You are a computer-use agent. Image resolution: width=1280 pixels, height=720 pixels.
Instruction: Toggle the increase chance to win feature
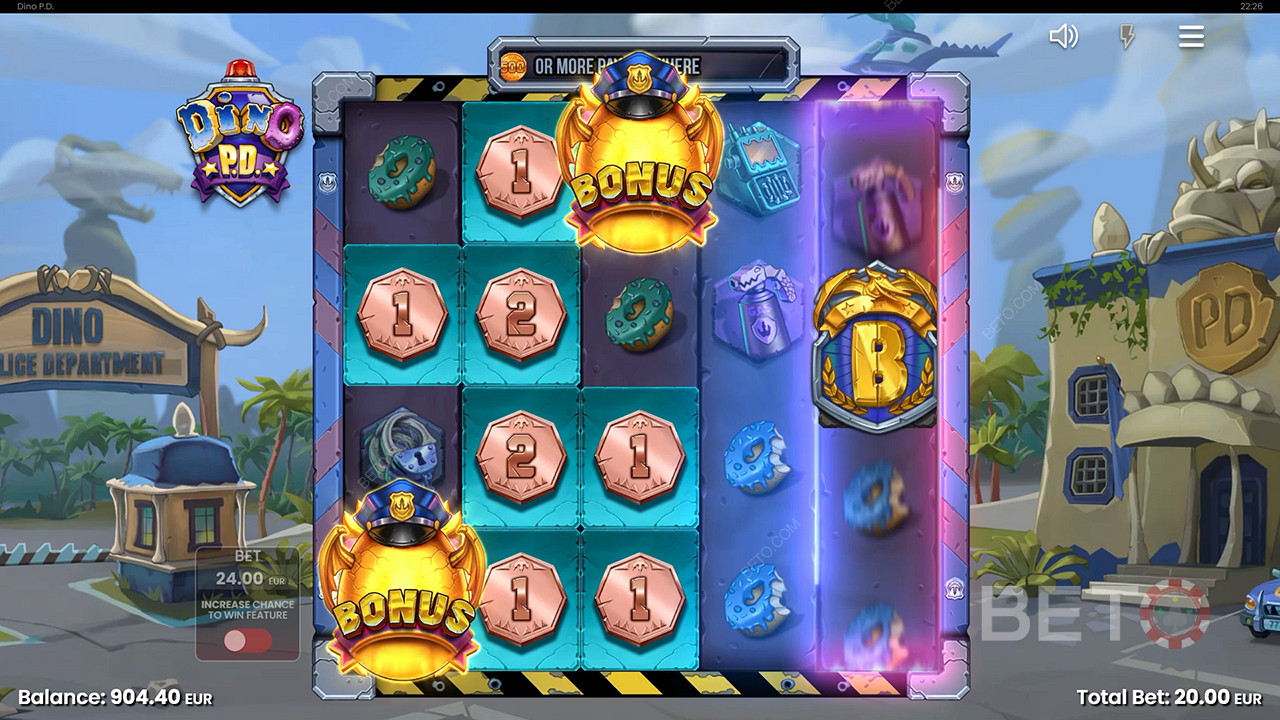point(247,641)
